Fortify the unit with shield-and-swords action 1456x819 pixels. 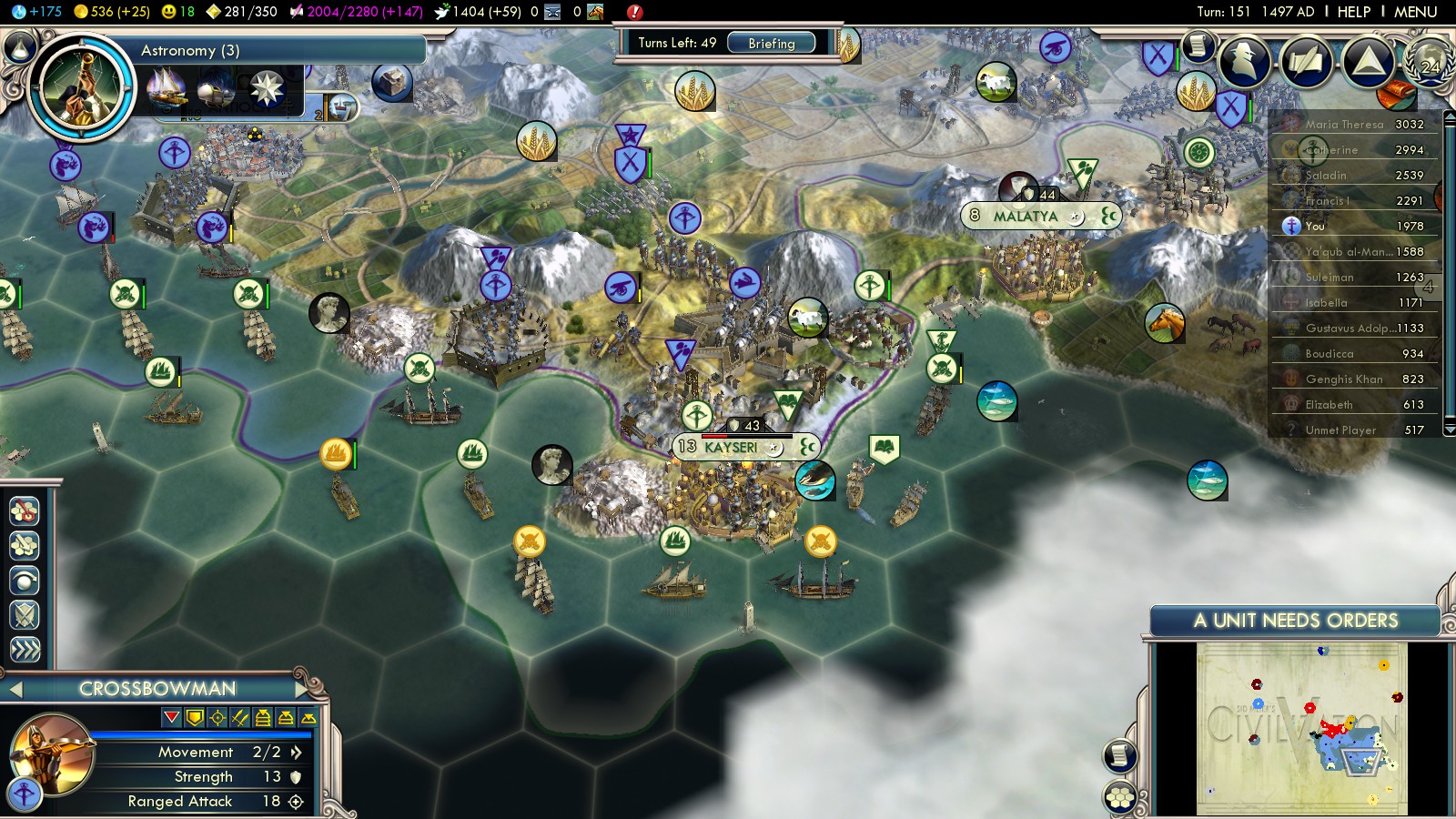pyautogui.click(x=25, y=615)
